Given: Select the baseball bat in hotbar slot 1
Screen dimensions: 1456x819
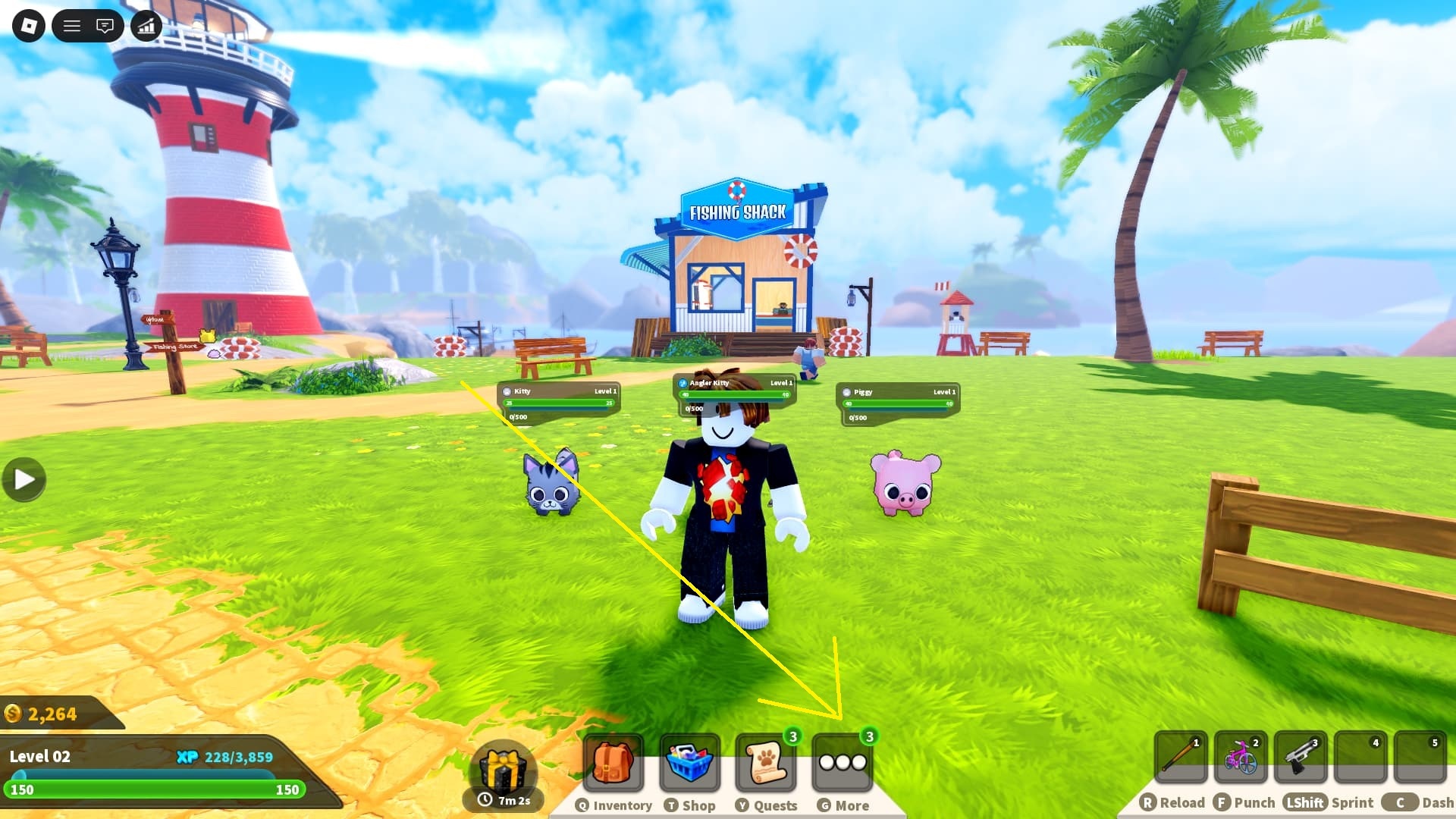Looking at the screenshot, I should coord(1181,758).
